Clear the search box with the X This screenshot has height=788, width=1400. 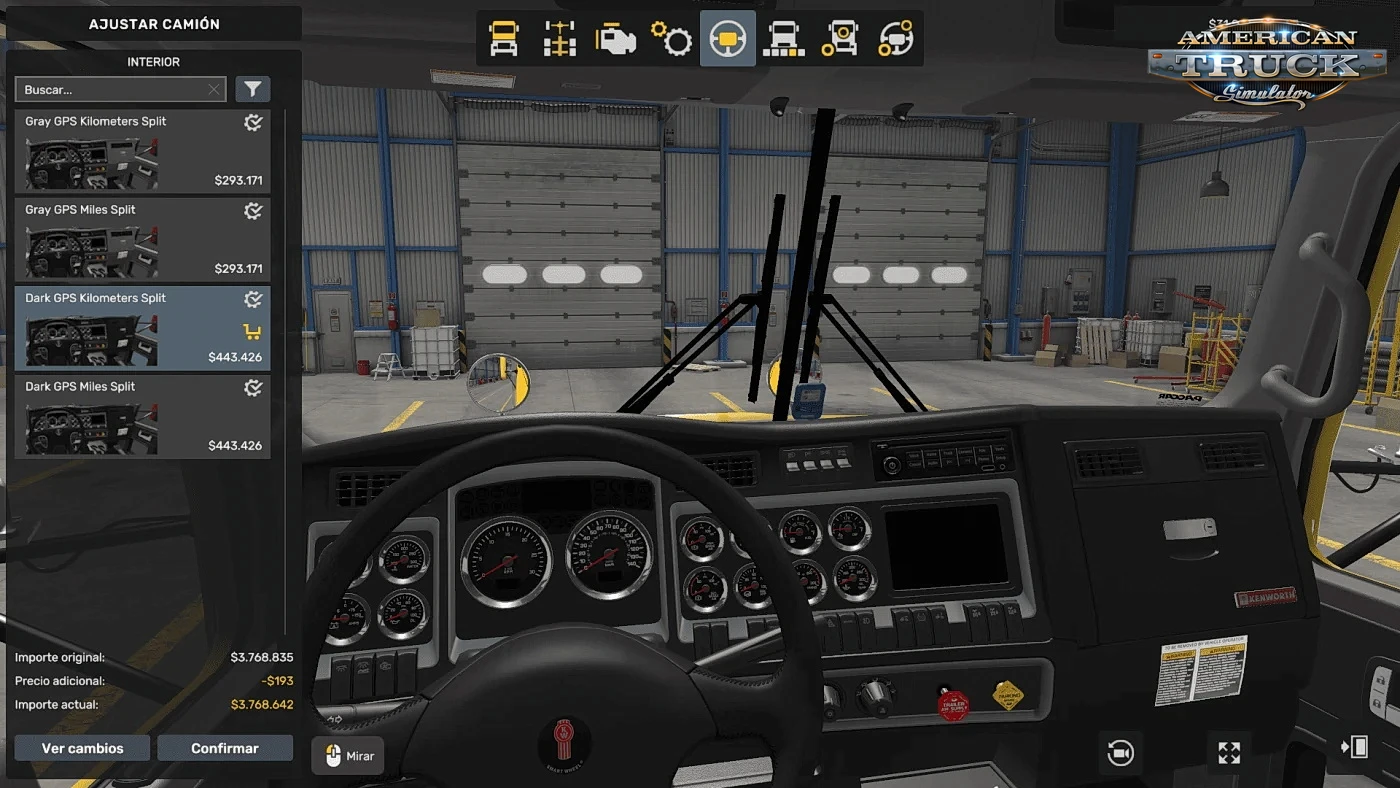[214, 90]
